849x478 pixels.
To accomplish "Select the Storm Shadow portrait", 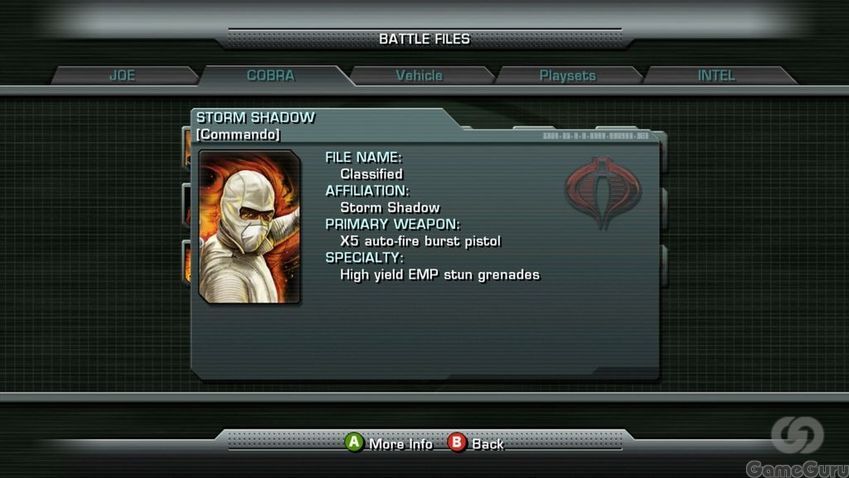I will (x=249, y=228).
